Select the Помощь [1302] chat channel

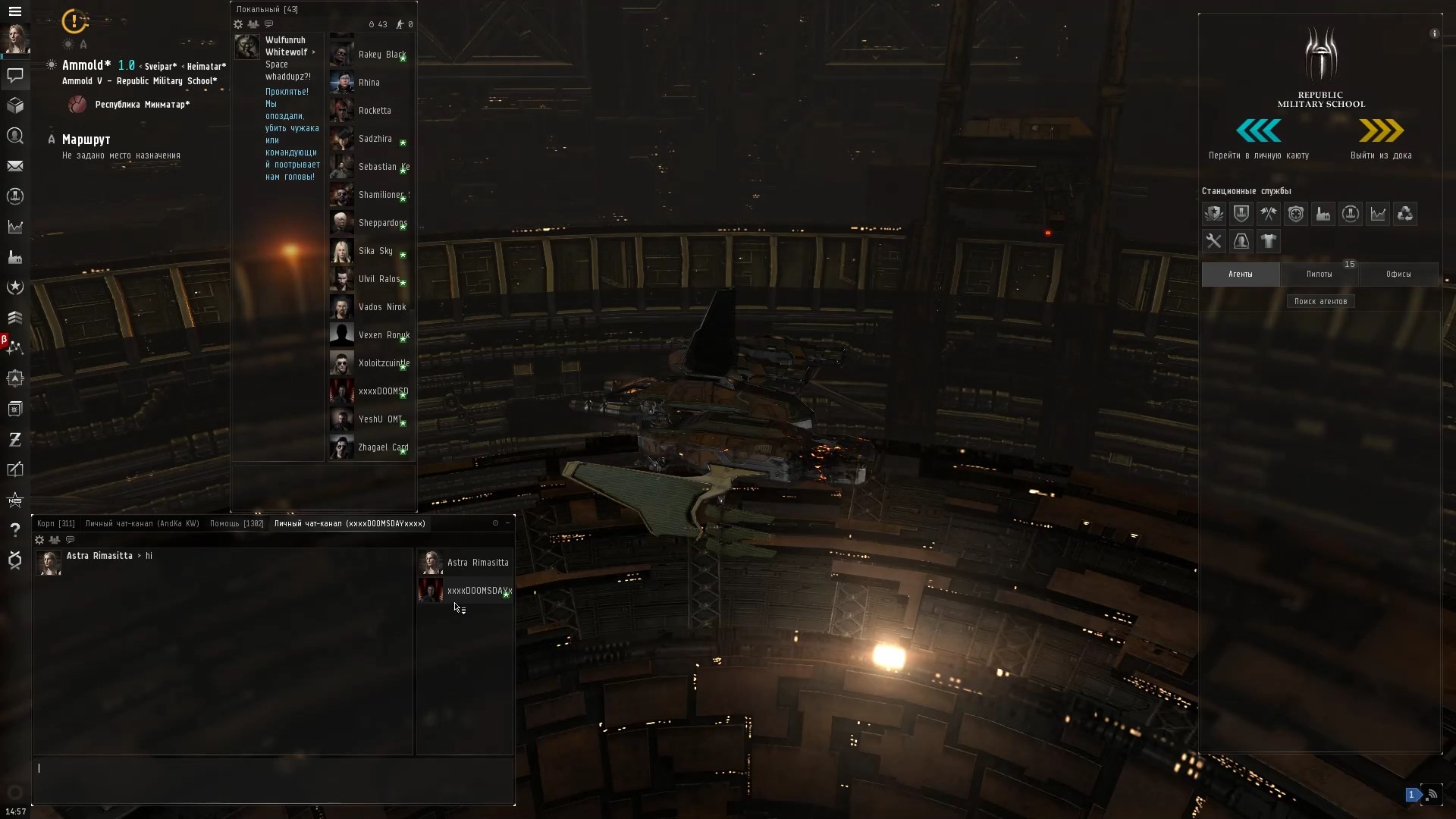236,523
